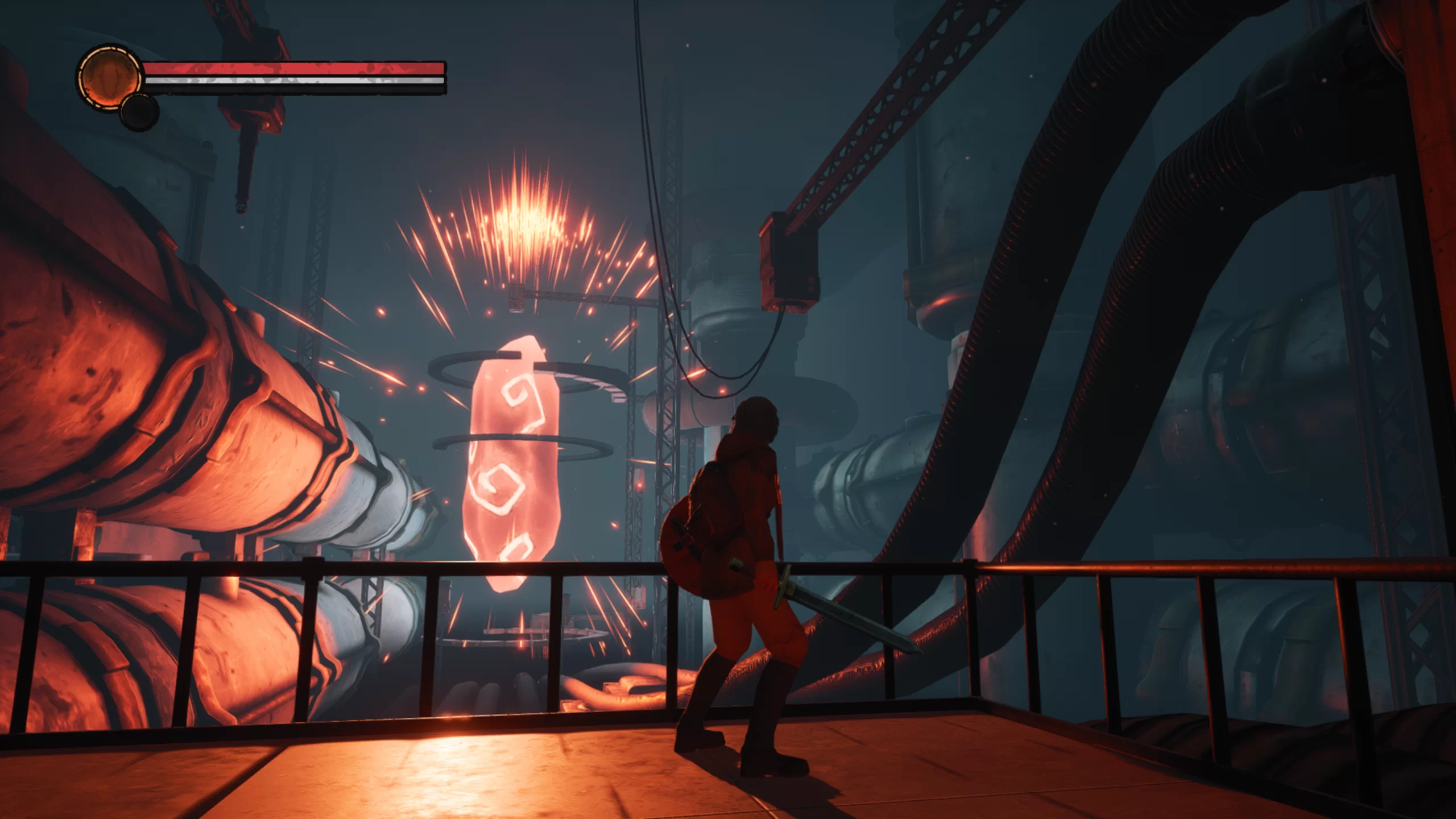Select the small dark circular slot under the orb
This screenshot has height=819, width=1456.
[x=139, y=112]
